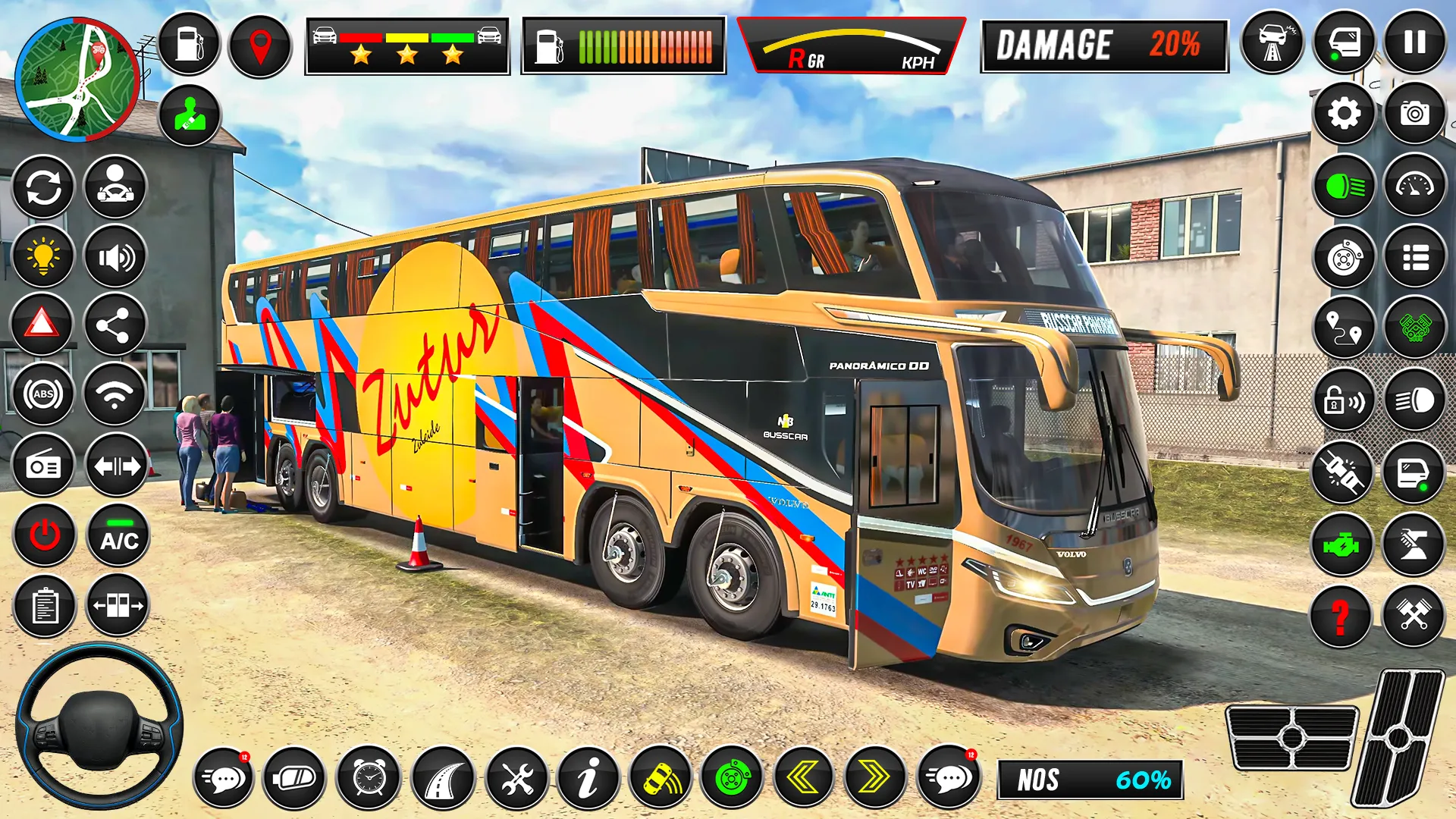
Task: Toggle the green headlight button
Action: coord(1344,186)
